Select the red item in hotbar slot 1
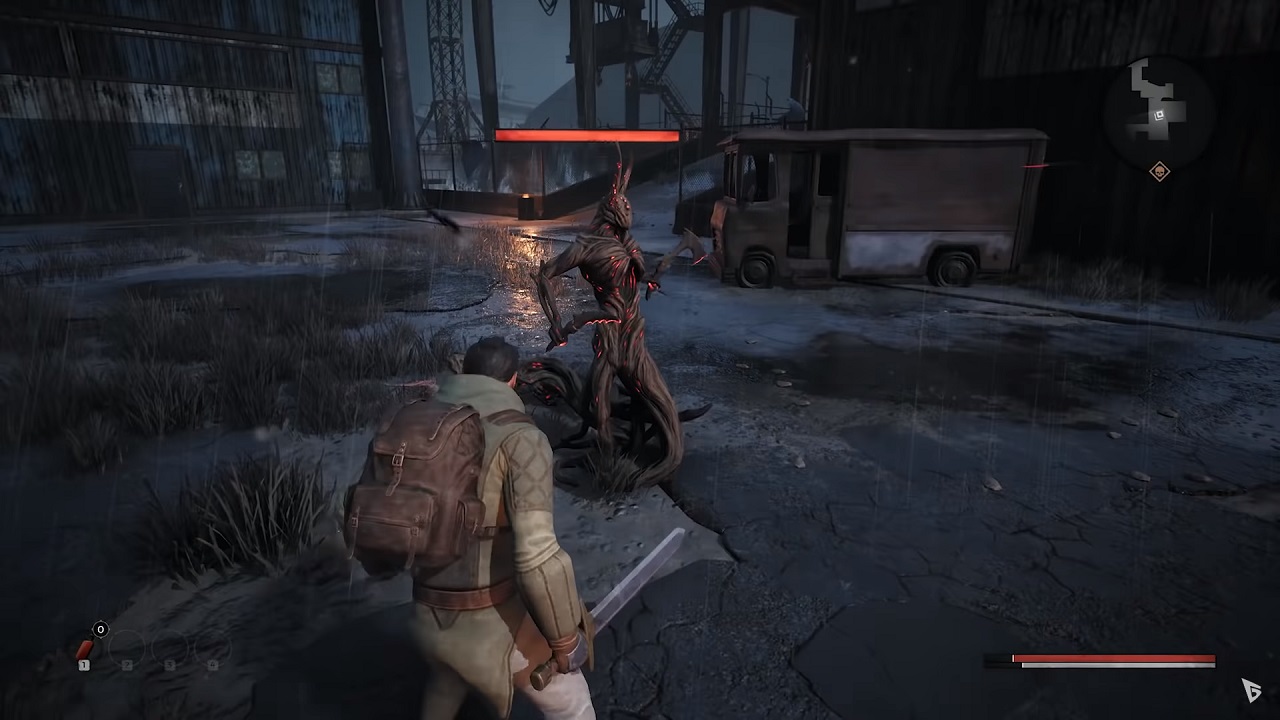The image size is (1280, 720). point(85,652)
